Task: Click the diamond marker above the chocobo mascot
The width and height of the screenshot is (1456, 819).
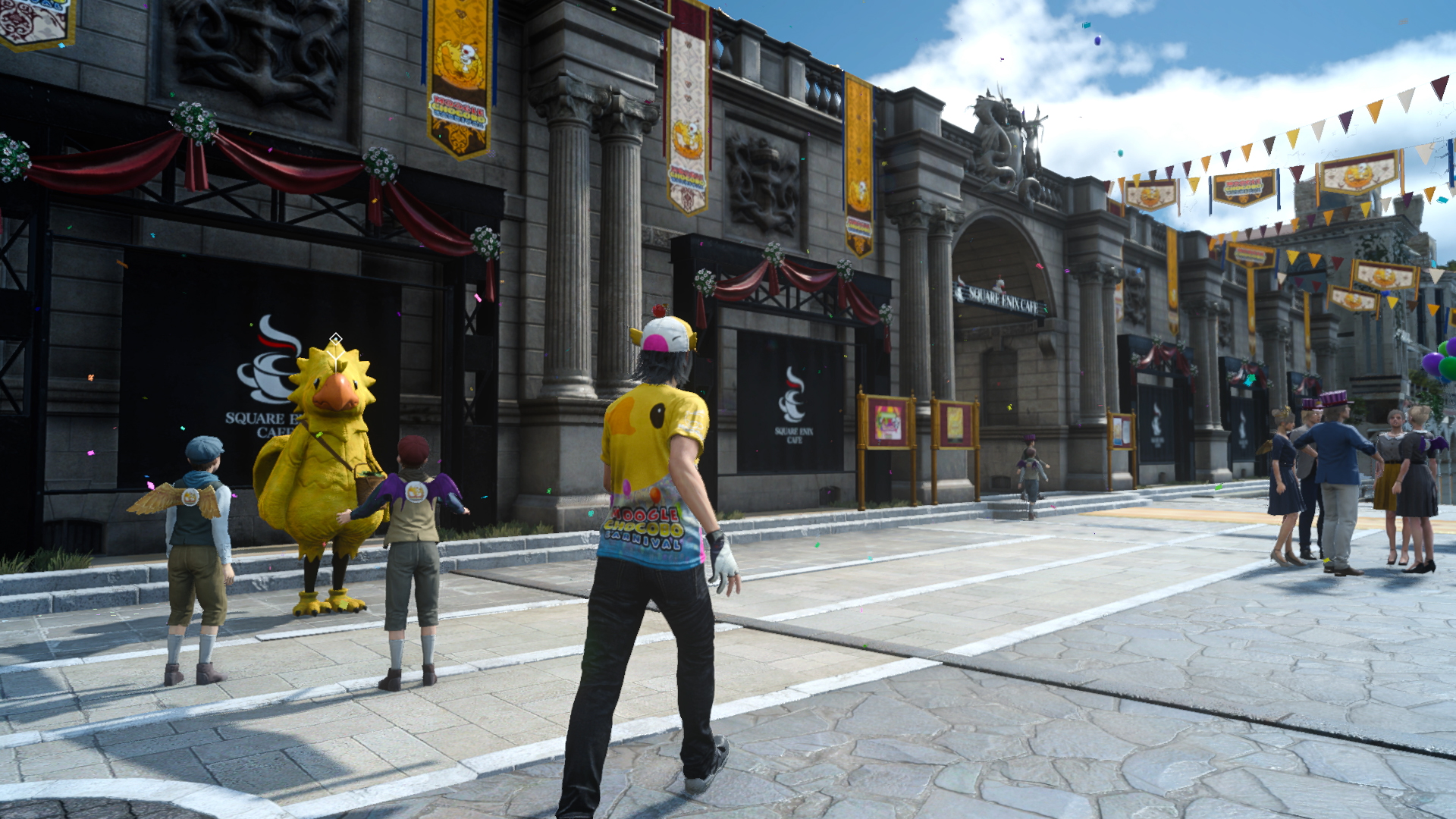Action: click(x=336, y=339)
